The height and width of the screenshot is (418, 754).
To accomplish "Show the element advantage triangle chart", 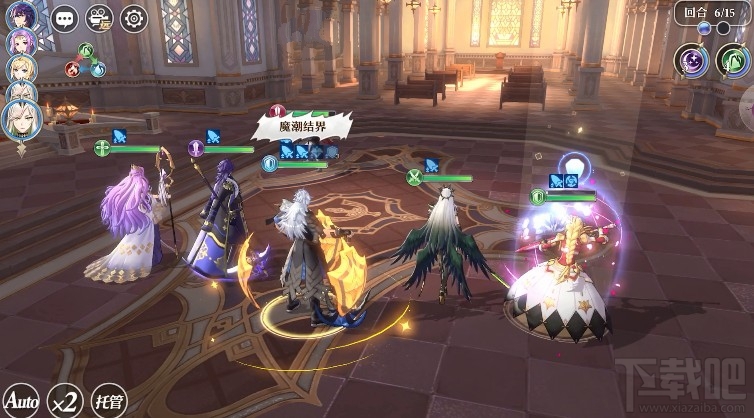I will click(86, 62).
